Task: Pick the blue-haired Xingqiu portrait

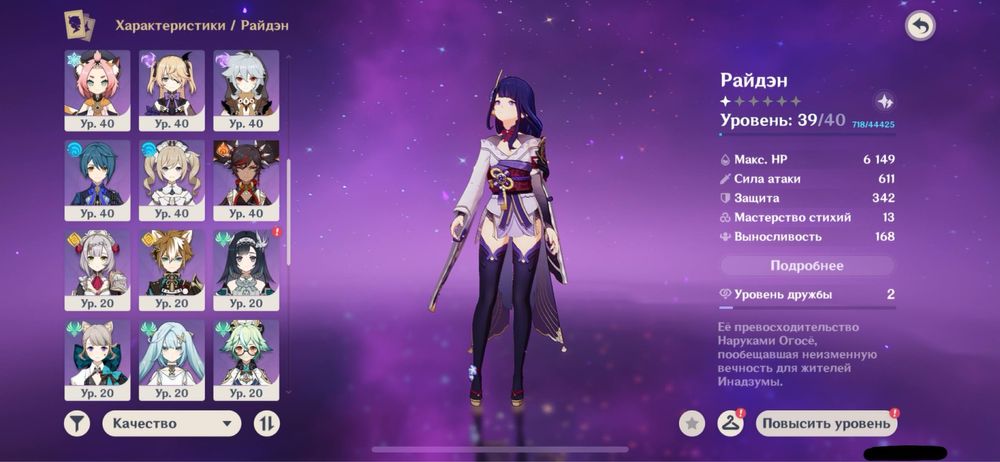Action: pyautogui.click(x=97, y=179)
